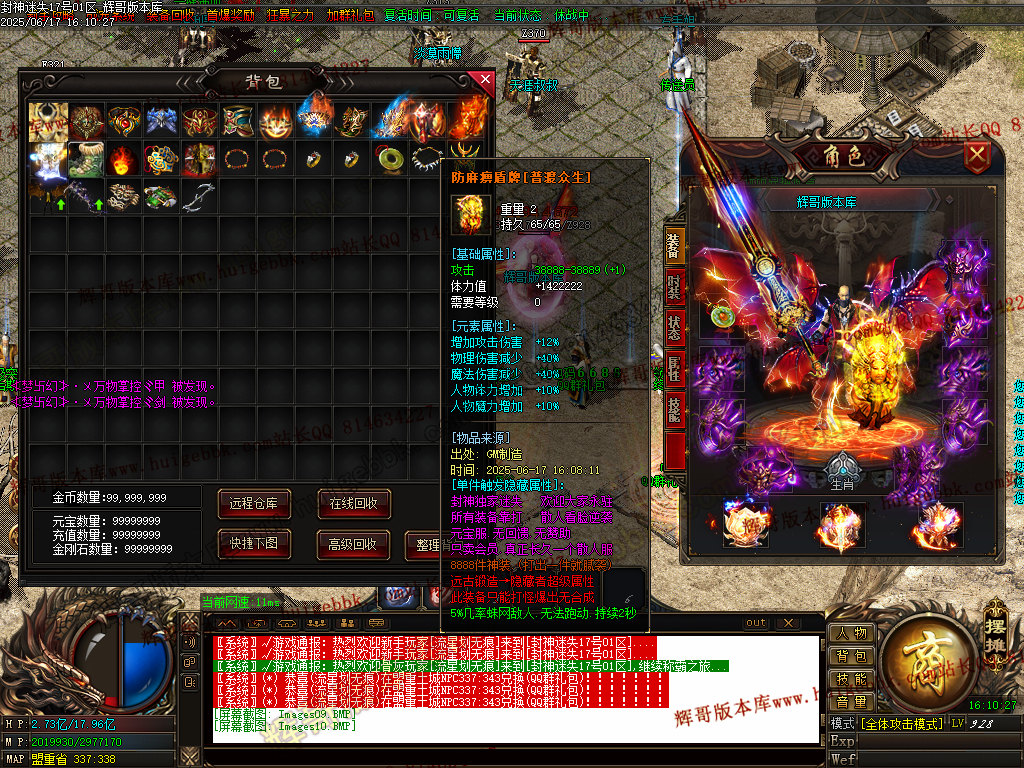Viewport: 1024px width, 768px height.
Task: Open the 生肖 zodiac slot
Action: pos(845,472)
